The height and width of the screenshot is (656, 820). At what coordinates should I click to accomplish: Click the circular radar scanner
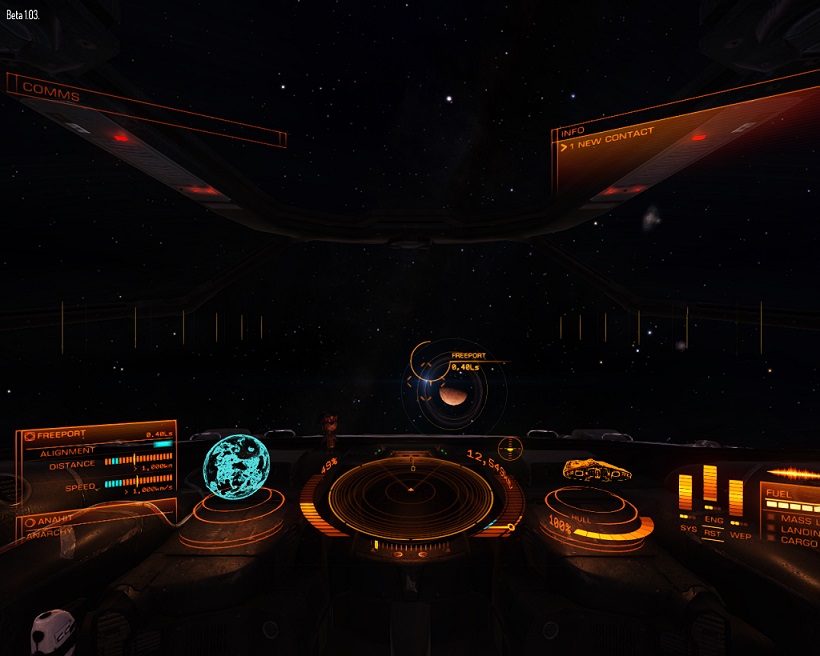pyautogui.click(x=411, y=493)
